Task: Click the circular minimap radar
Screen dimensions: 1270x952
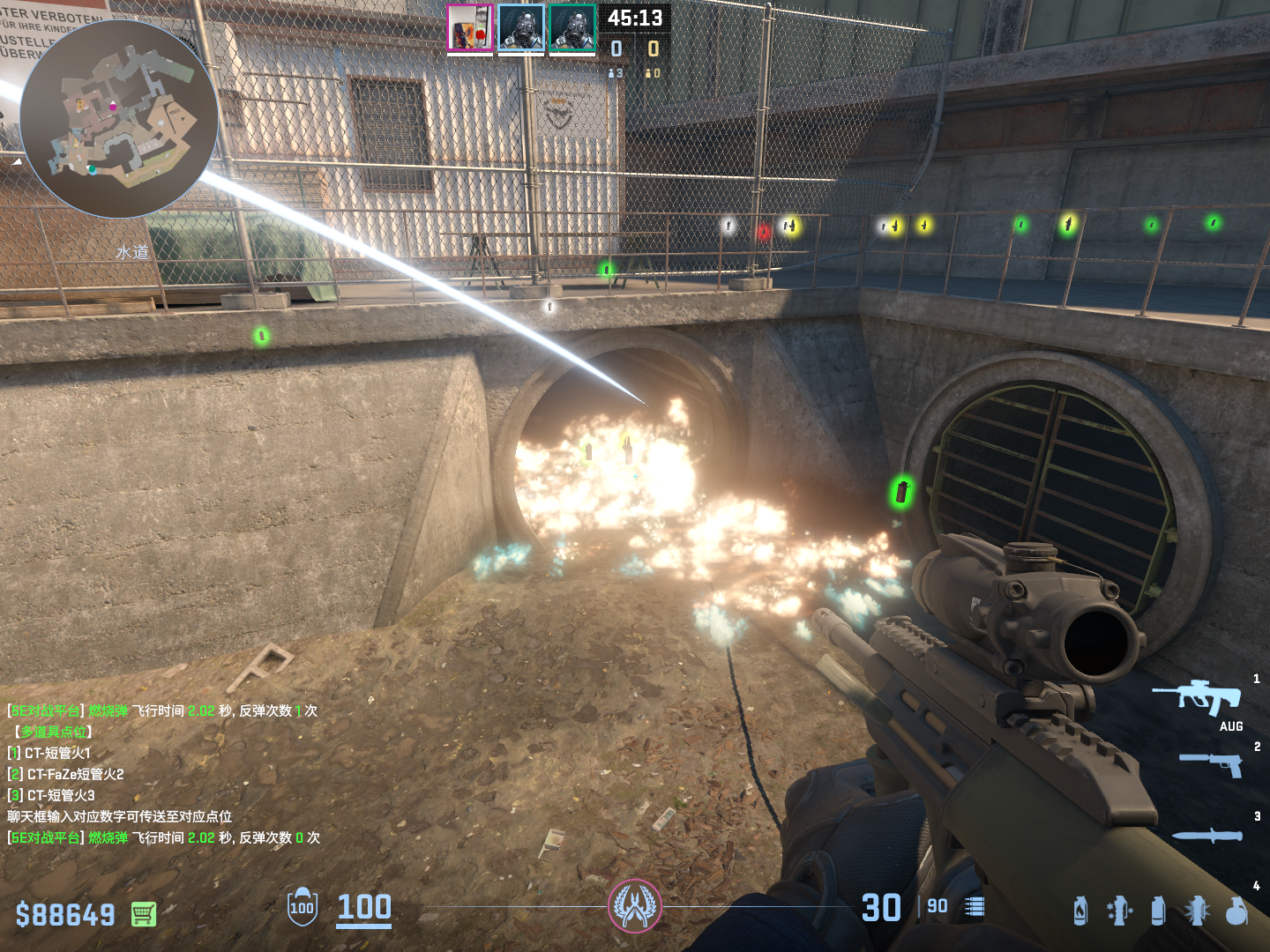Action: (119, 119)
